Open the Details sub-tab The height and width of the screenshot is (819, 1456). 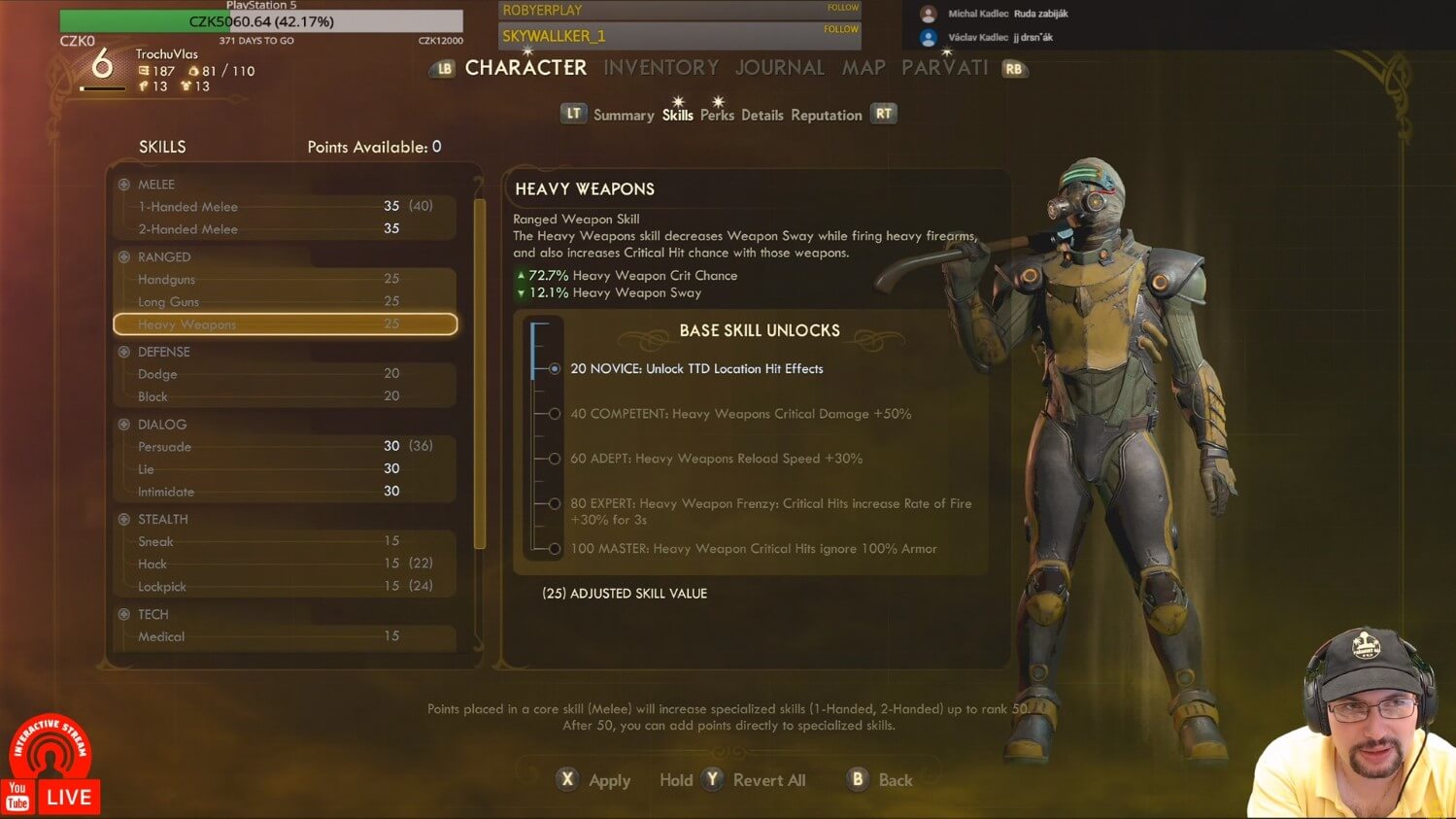click(x=762, y=115)
